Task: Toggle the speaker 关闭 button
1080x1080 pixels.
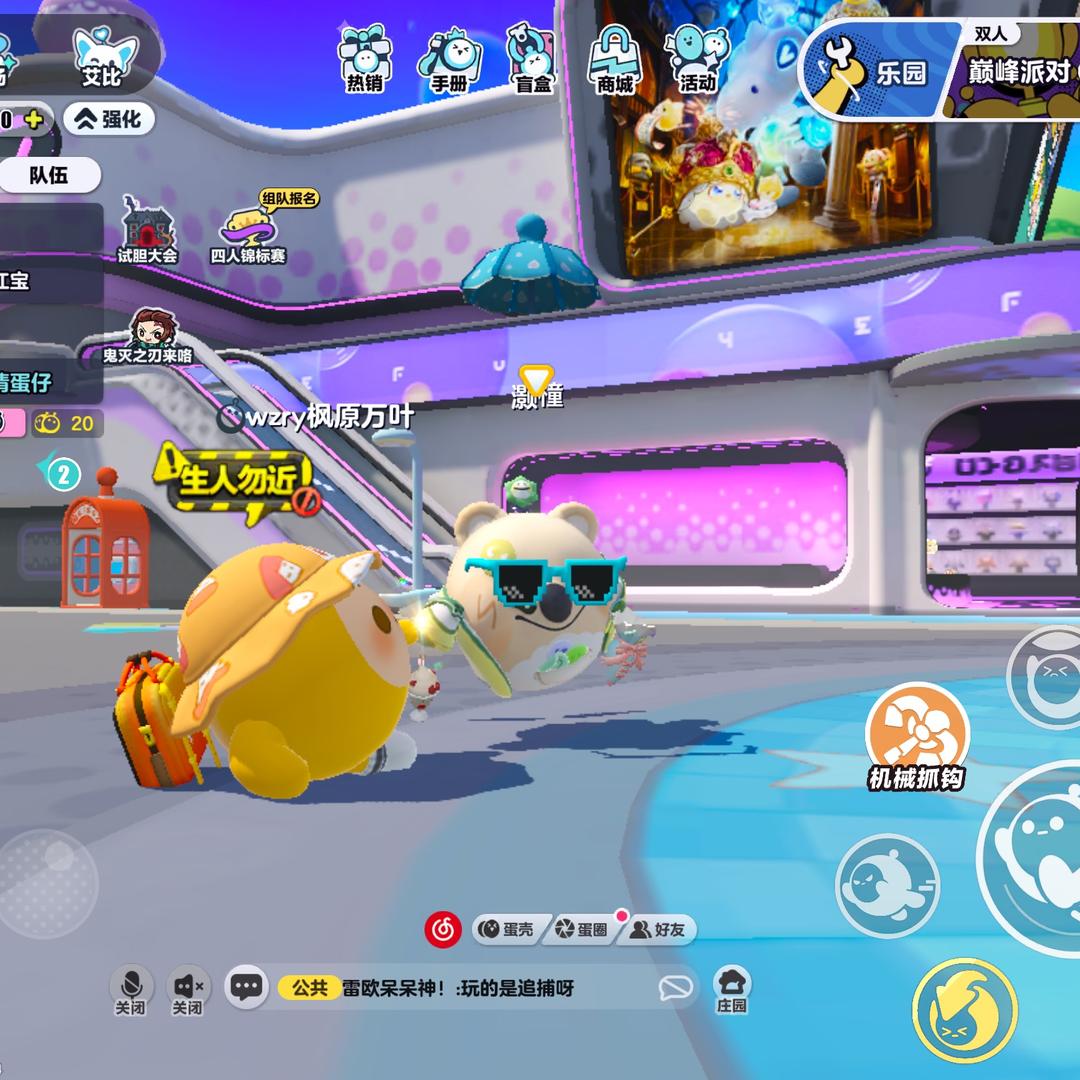Action: [x=188, y=989]
